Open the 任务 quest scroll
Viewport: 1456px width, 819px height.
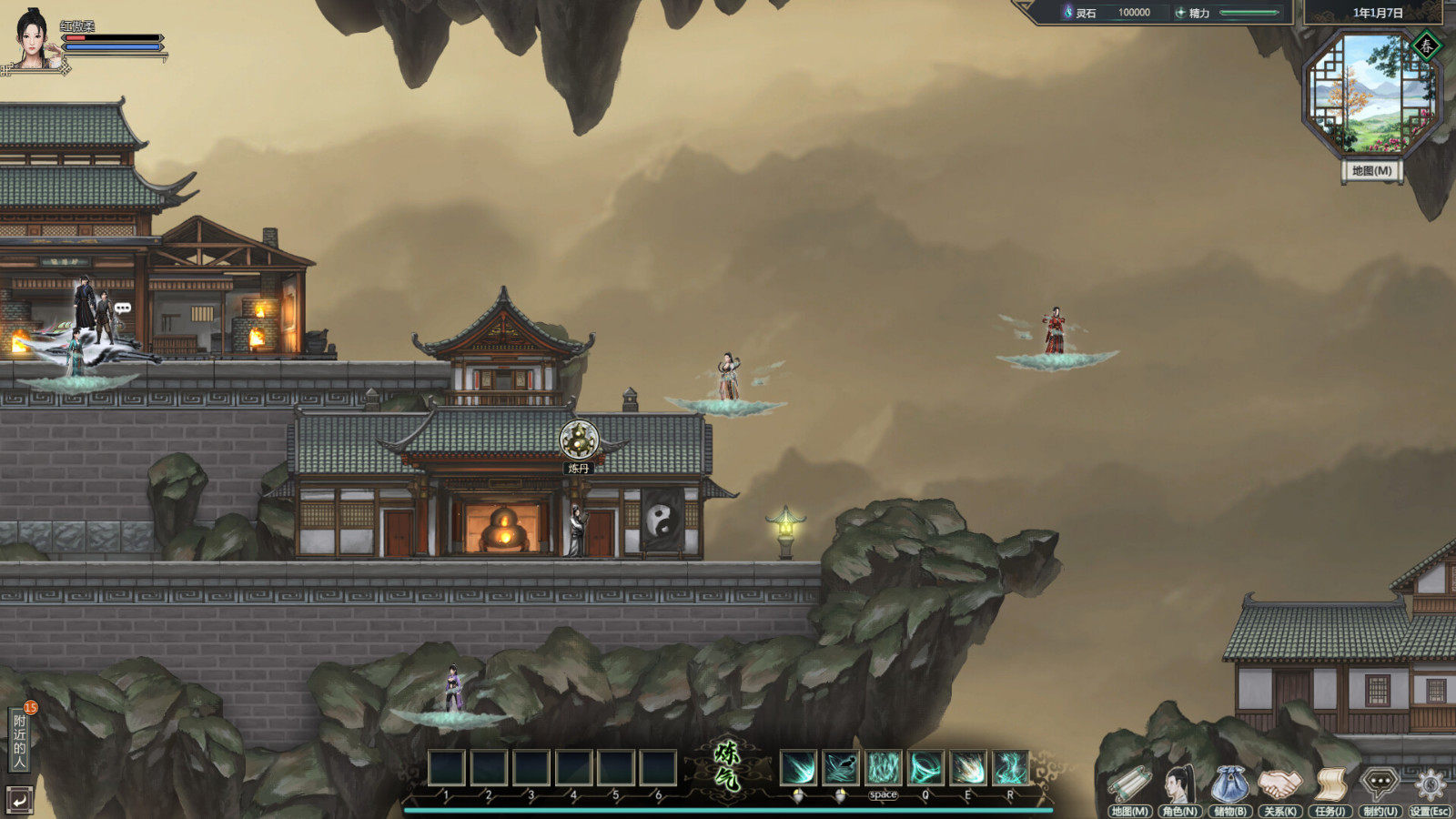tap(1330, 786)
